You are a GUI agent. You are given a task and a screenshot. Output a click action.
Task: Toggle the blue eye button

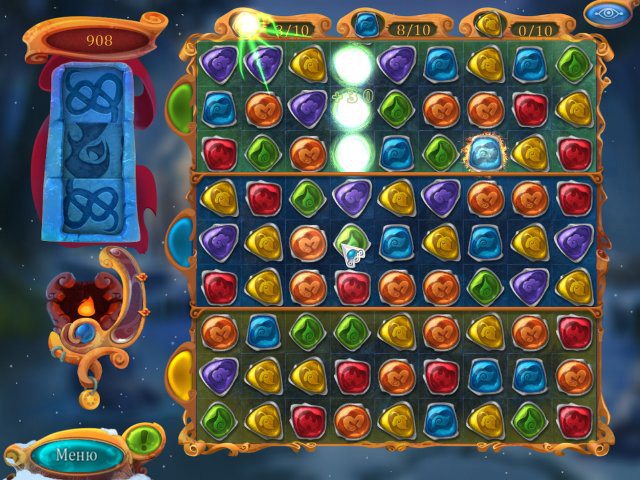pyautogui.click(x=607, y=14)
